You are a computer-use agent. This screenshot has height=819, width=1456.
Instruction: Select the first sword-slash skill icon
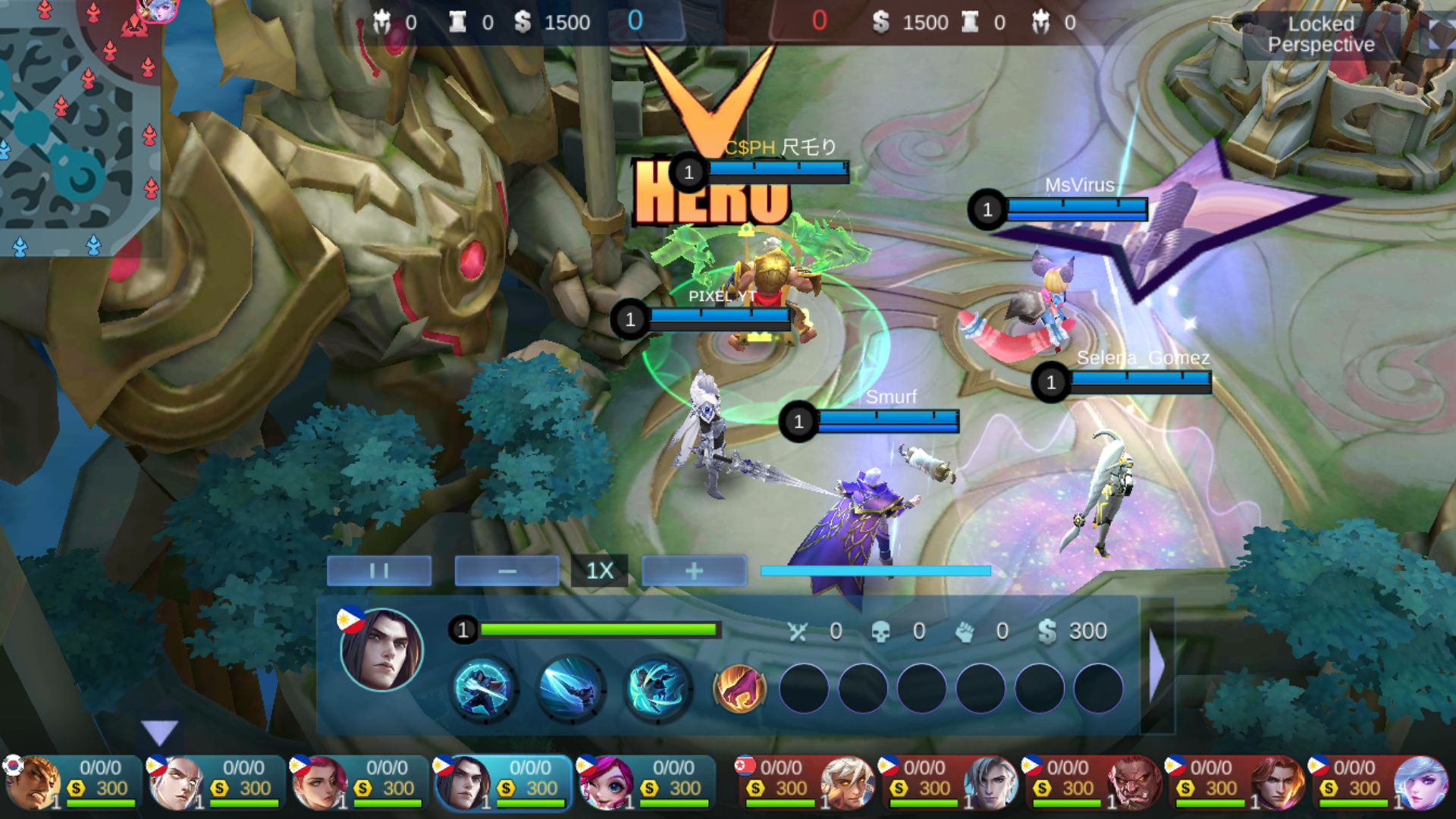485,689
